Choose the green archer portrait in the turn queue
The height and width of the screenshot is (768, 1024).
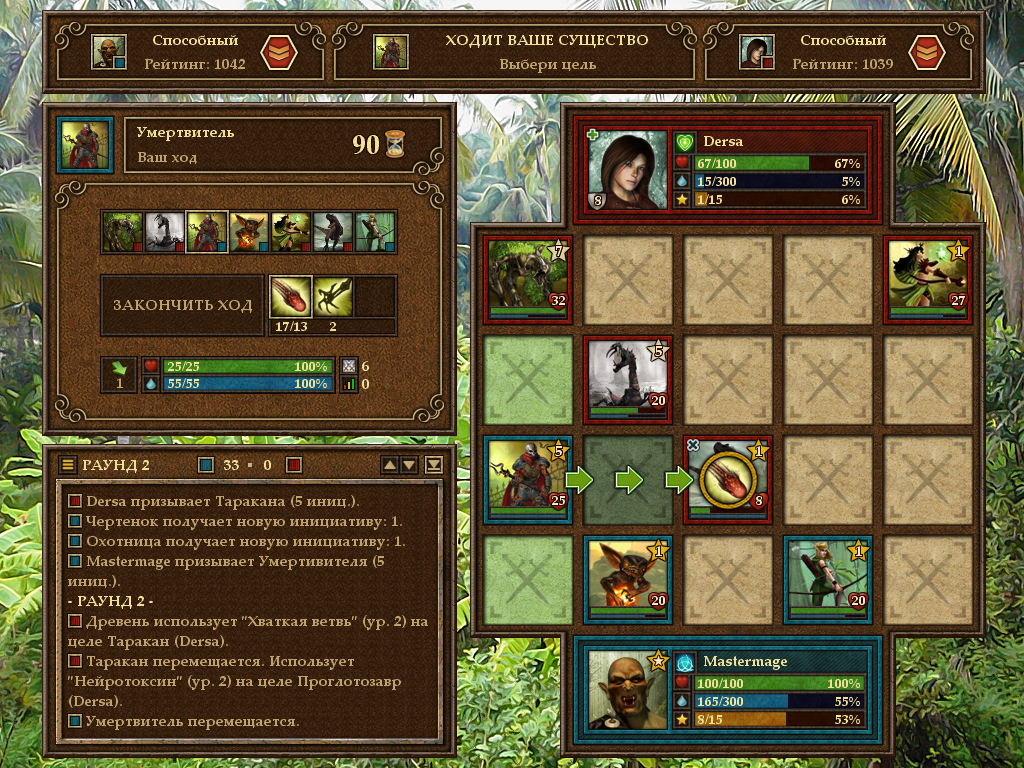pyautogui.click(x=375, y=232)
